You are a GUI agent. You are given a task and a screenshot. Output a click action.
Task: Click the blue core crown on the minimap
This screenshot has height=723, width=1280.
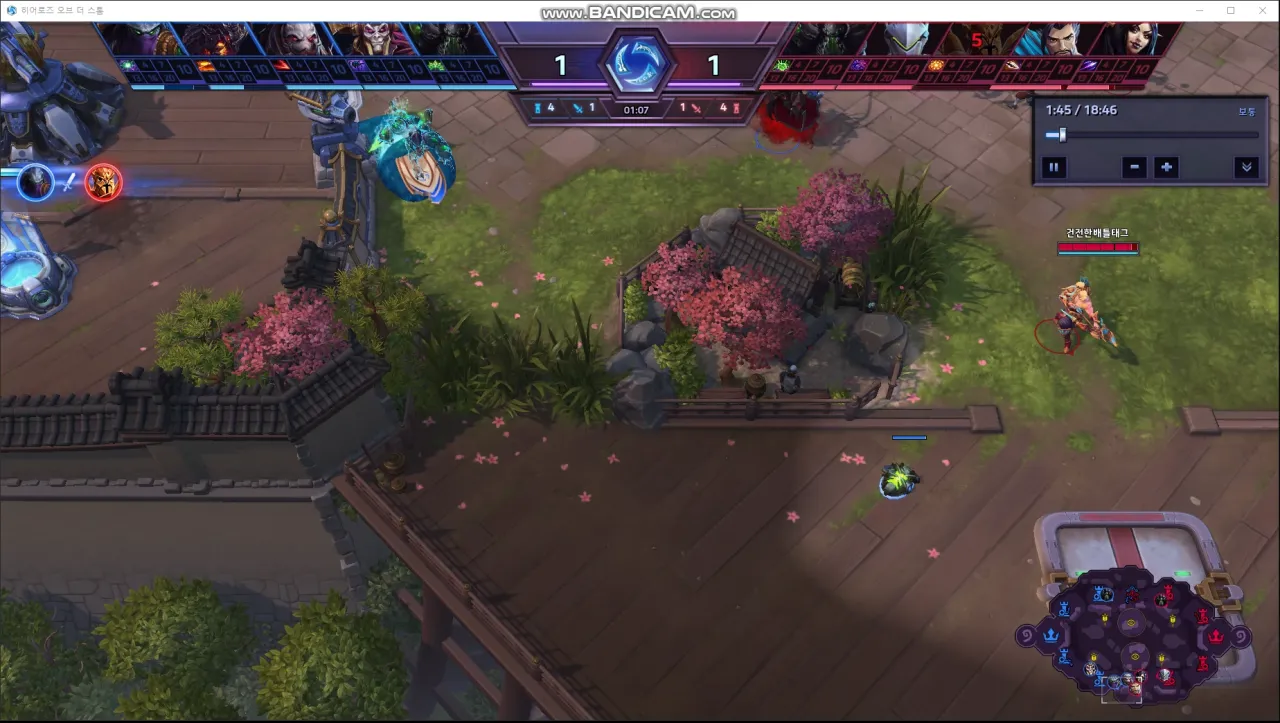click(1051, 634)
